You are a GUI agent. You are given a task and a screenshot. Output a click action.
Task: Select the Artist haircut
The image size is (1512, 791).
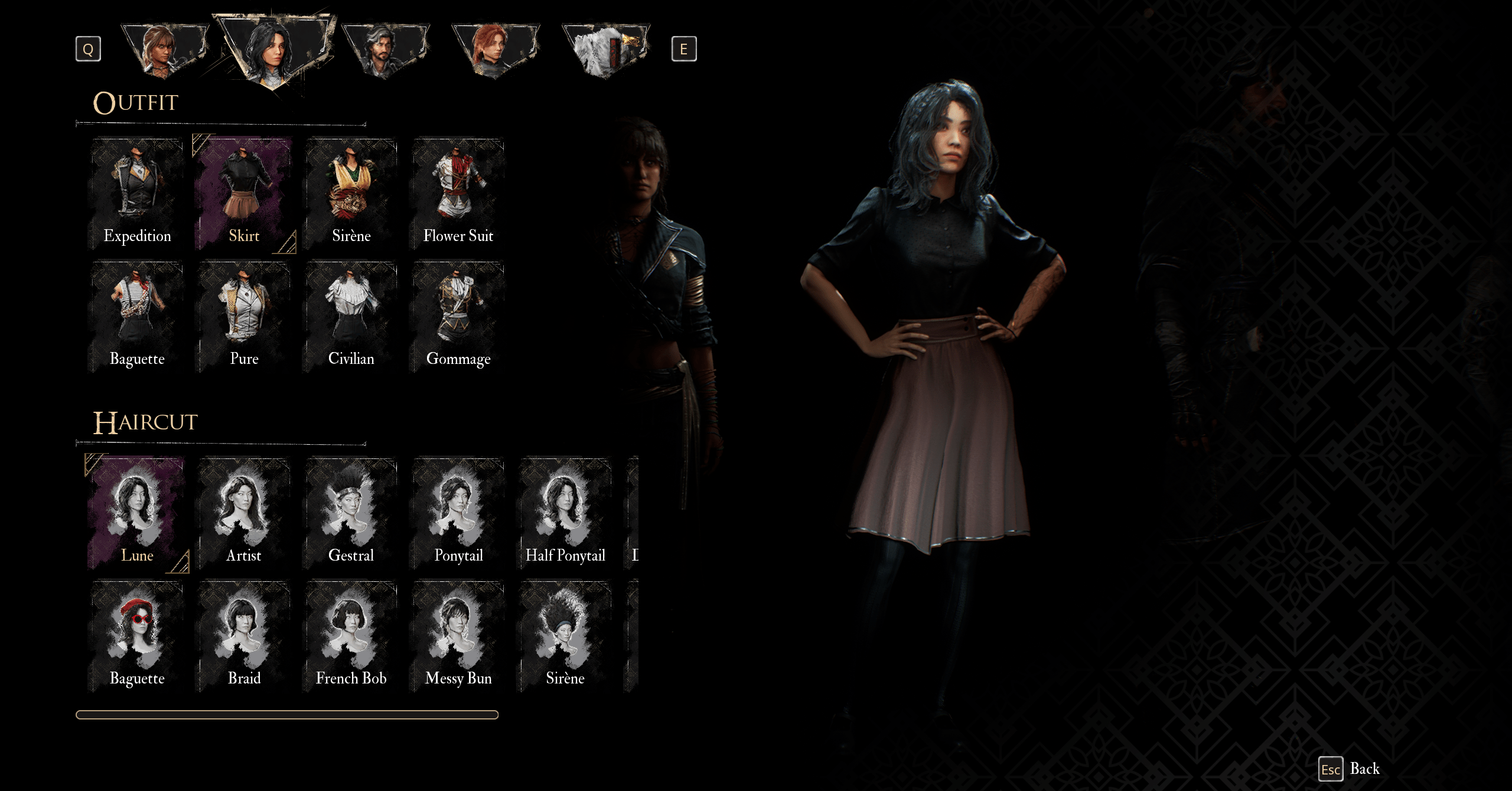(244, 513)
